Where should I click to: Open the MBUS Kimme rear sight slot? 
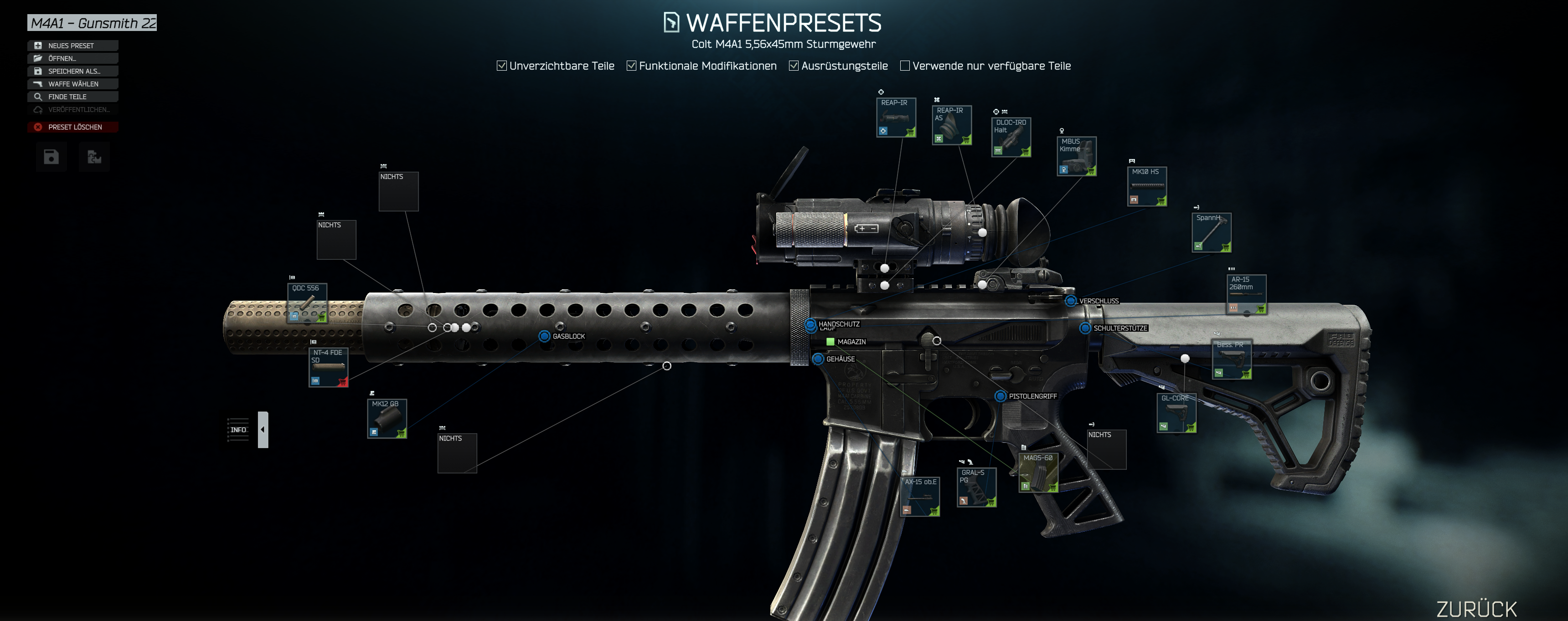[x=1076, y=156]
